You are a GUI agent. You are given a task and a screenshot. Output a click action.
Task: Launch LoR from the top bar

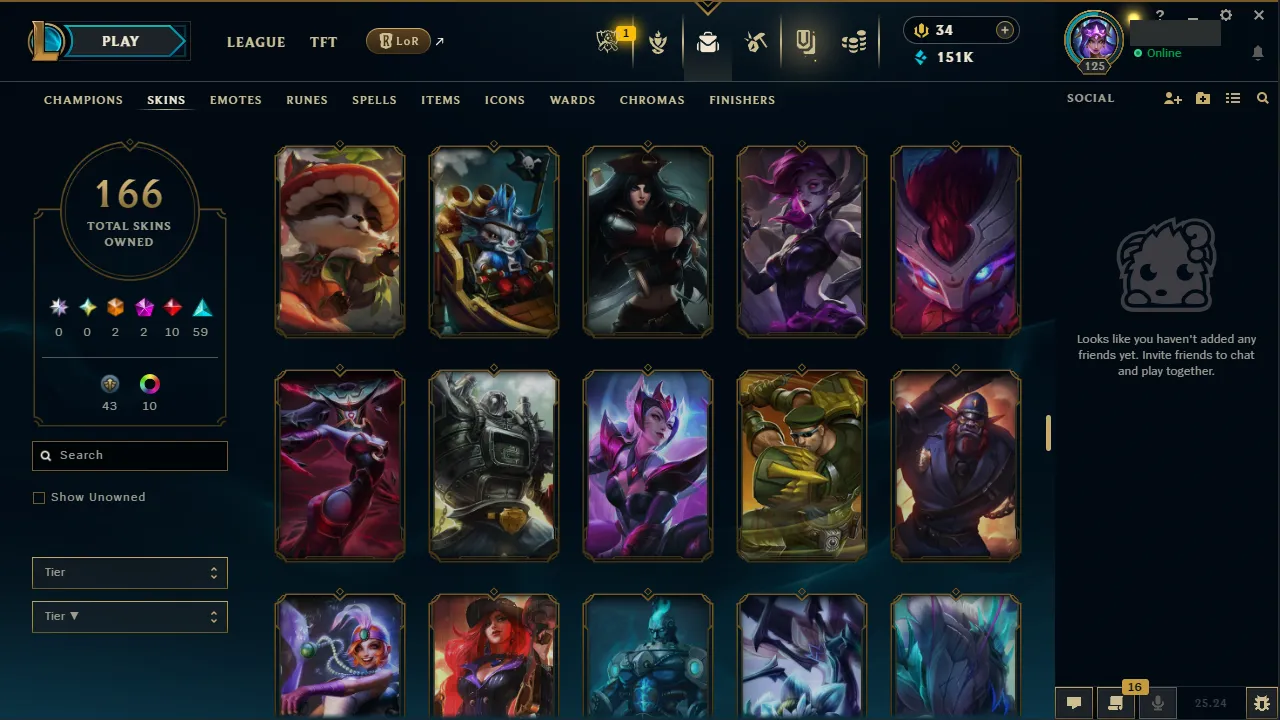click(398, 41)
